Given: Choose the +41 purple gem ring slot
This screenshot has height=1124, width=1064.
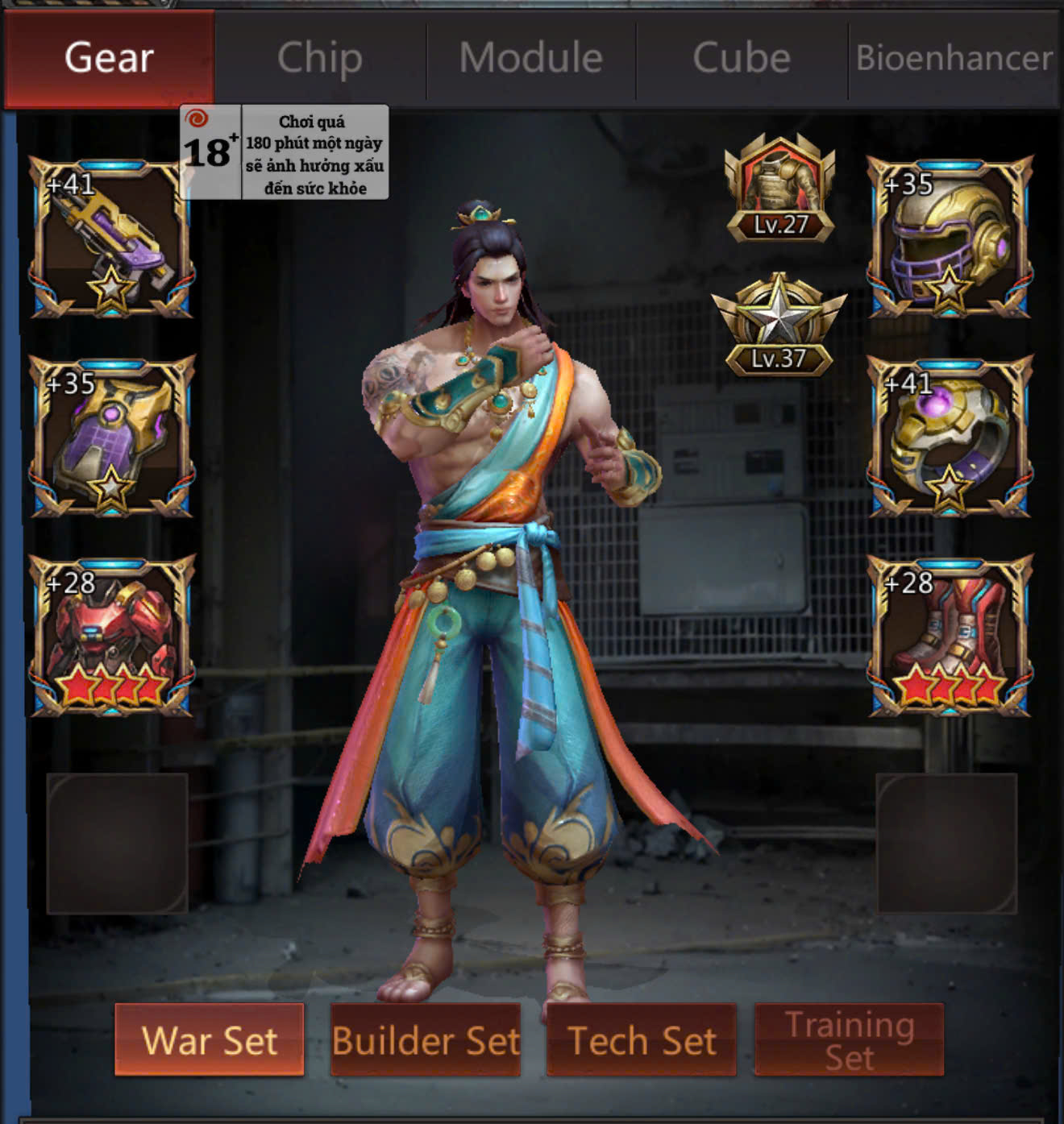Looking at the screenshot, I should (950, 437).
